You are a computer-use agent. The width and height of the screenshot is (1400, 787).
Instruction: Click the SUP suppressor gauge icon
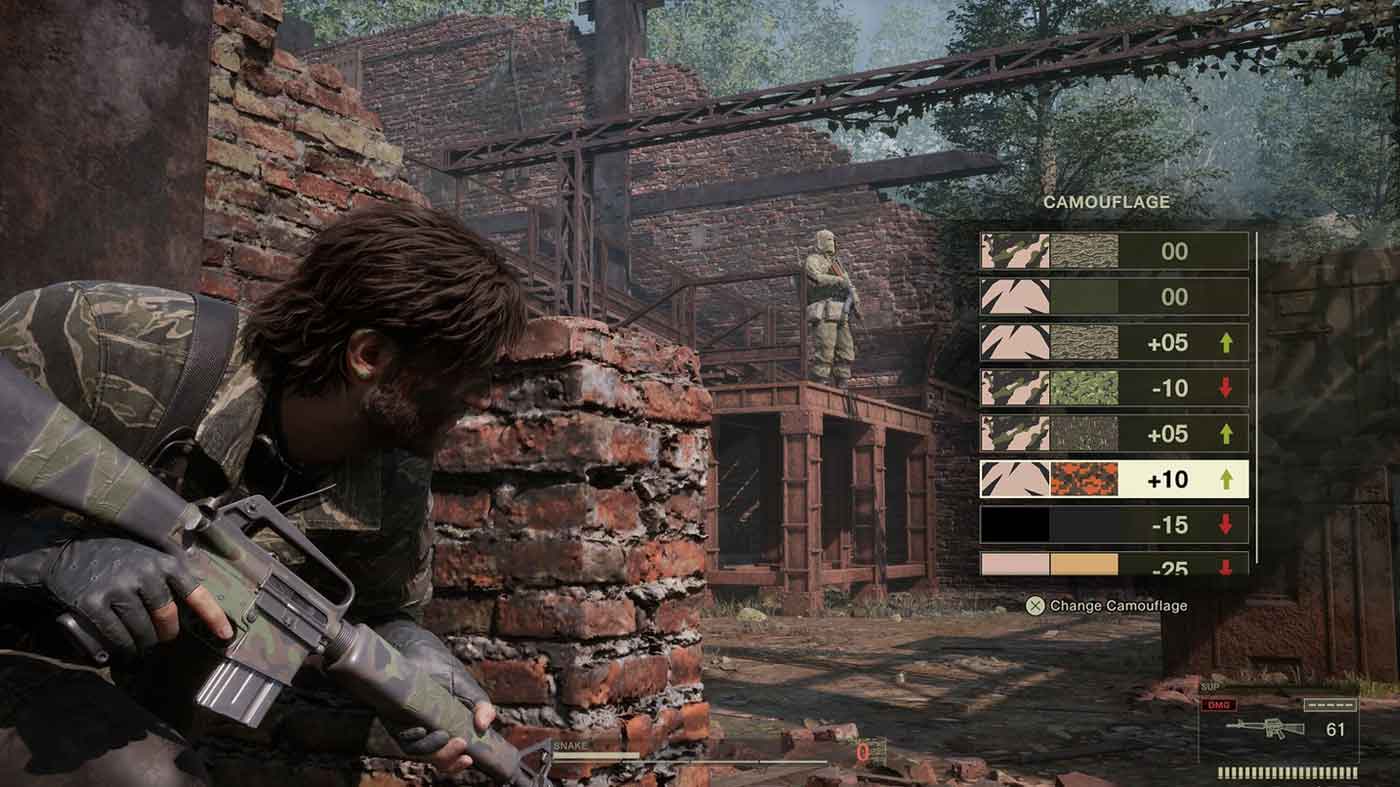(x=1209, y=686)
